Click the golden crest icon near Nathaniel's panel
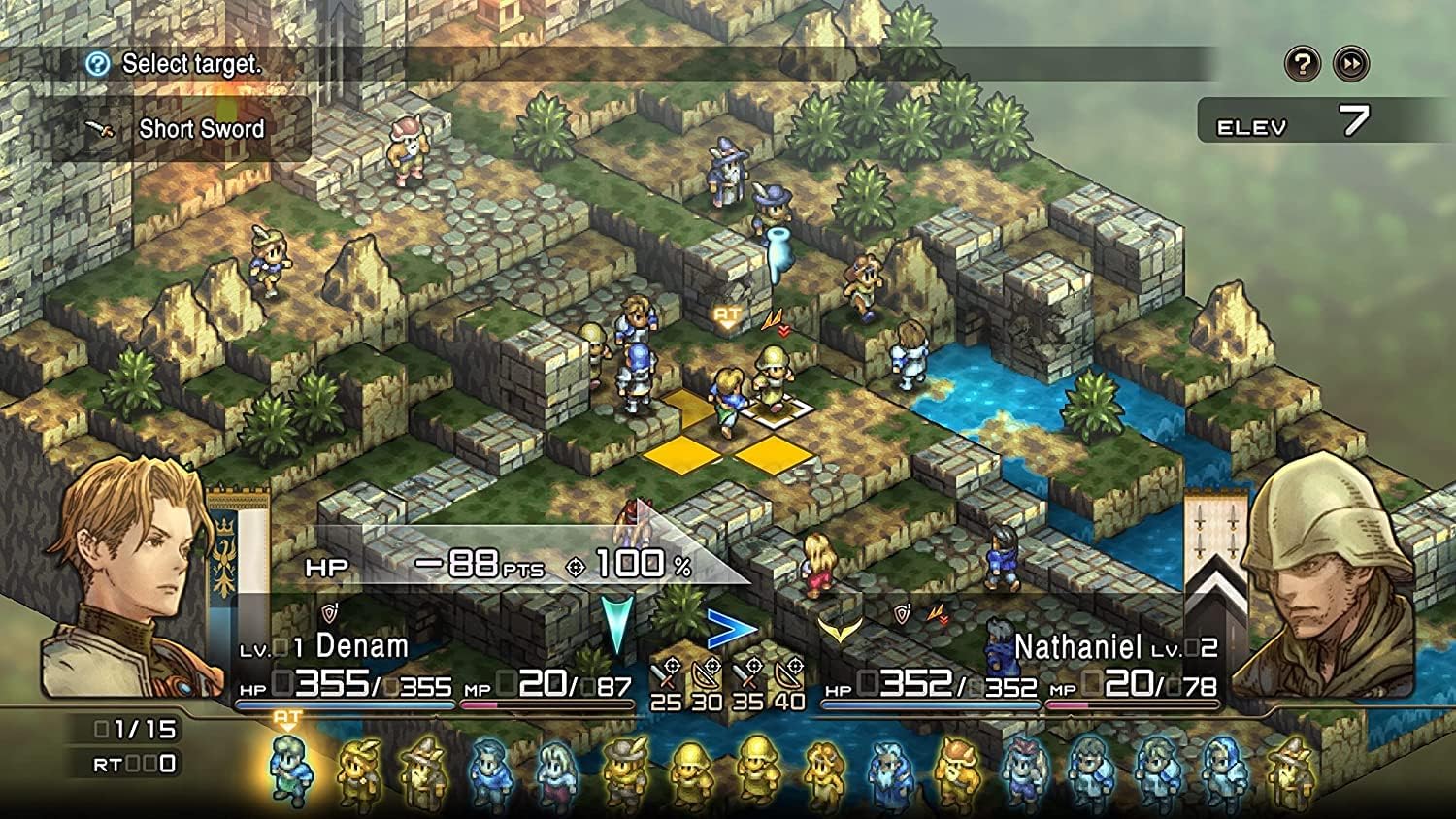1456x819 pixels. 842,629
